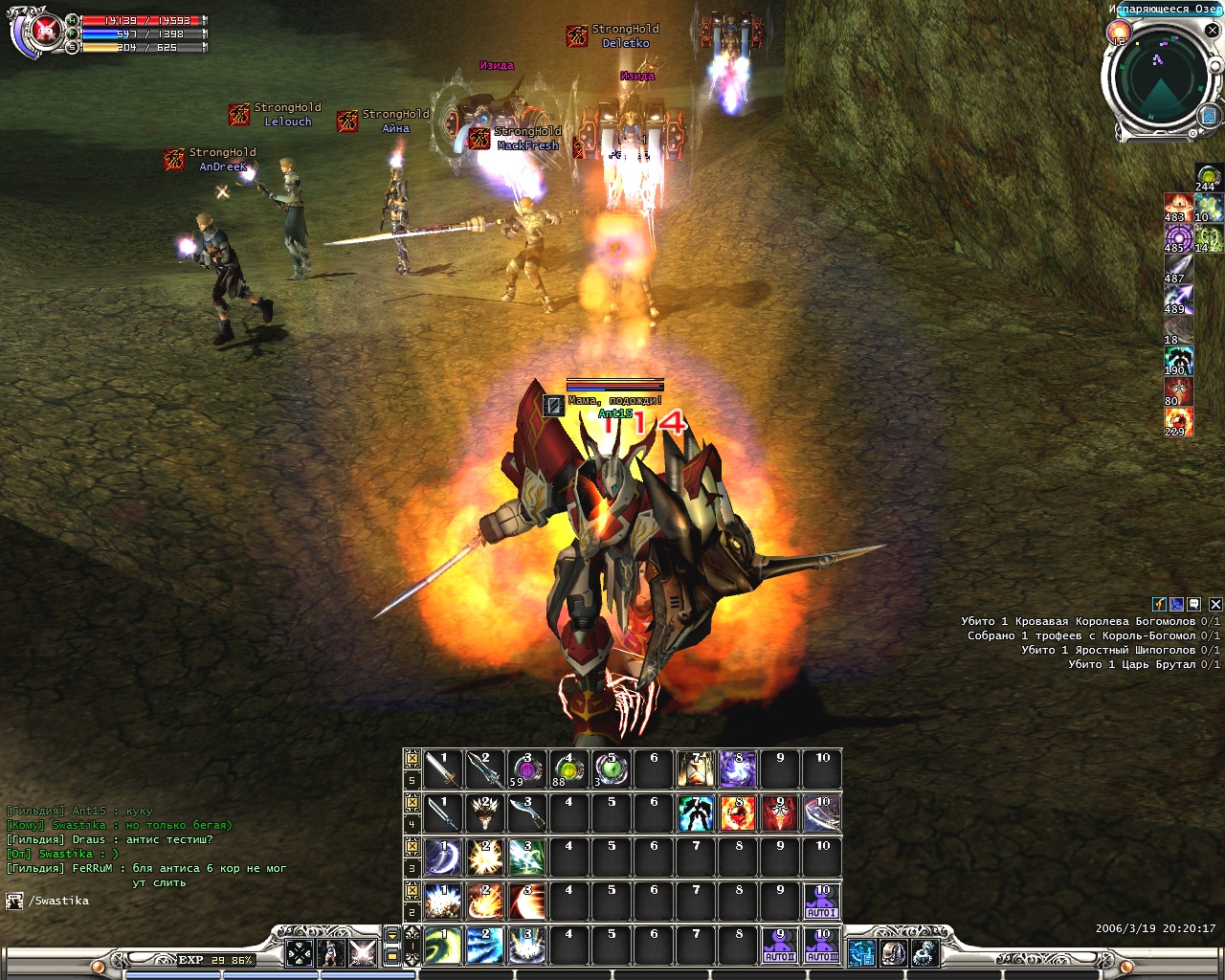Activate the glowing humanoid silhouette buff skill

click(695, 813)
